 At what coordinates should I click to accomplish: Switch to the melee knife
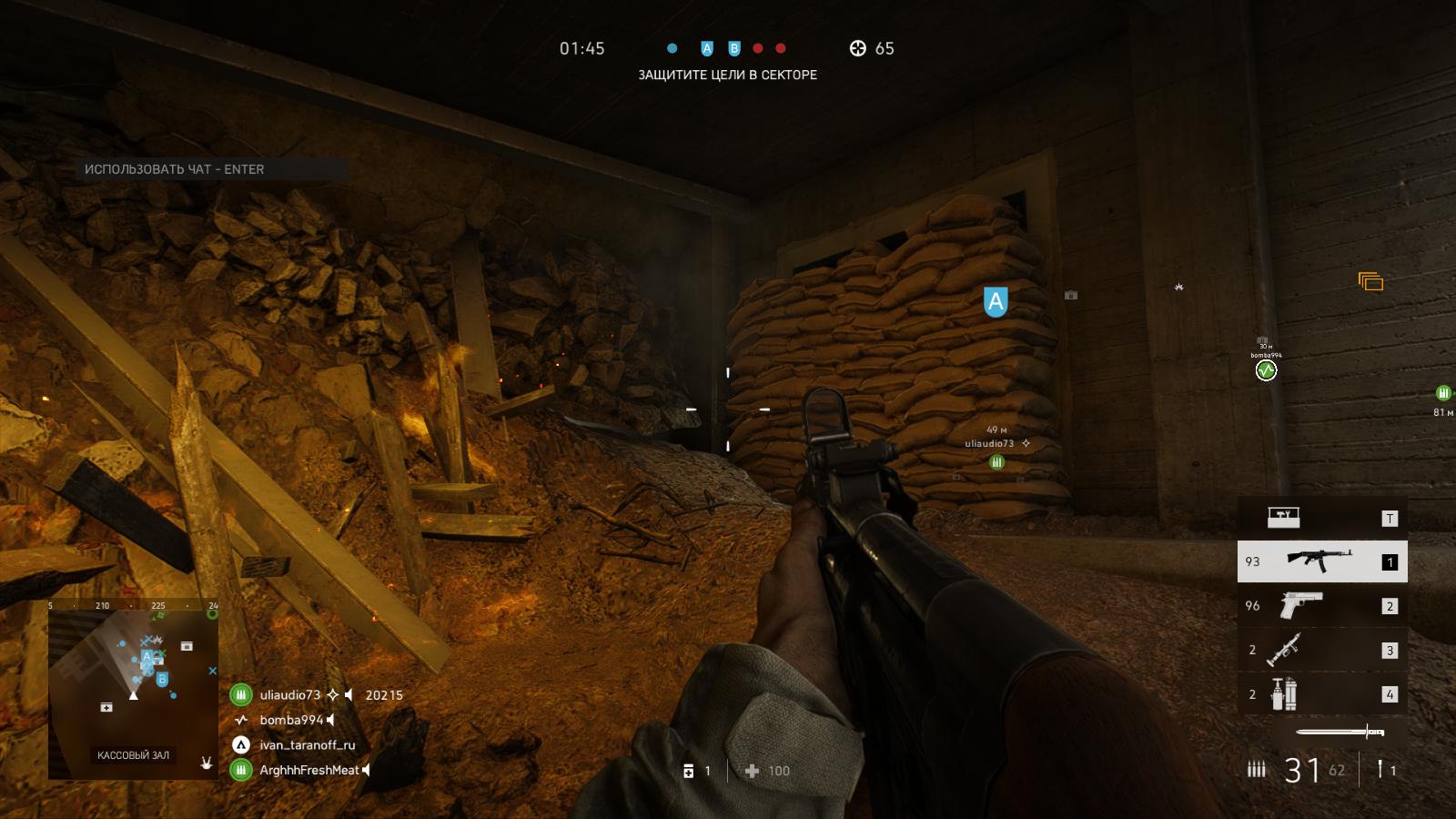pyautogui.click(x=1339, y=732)
